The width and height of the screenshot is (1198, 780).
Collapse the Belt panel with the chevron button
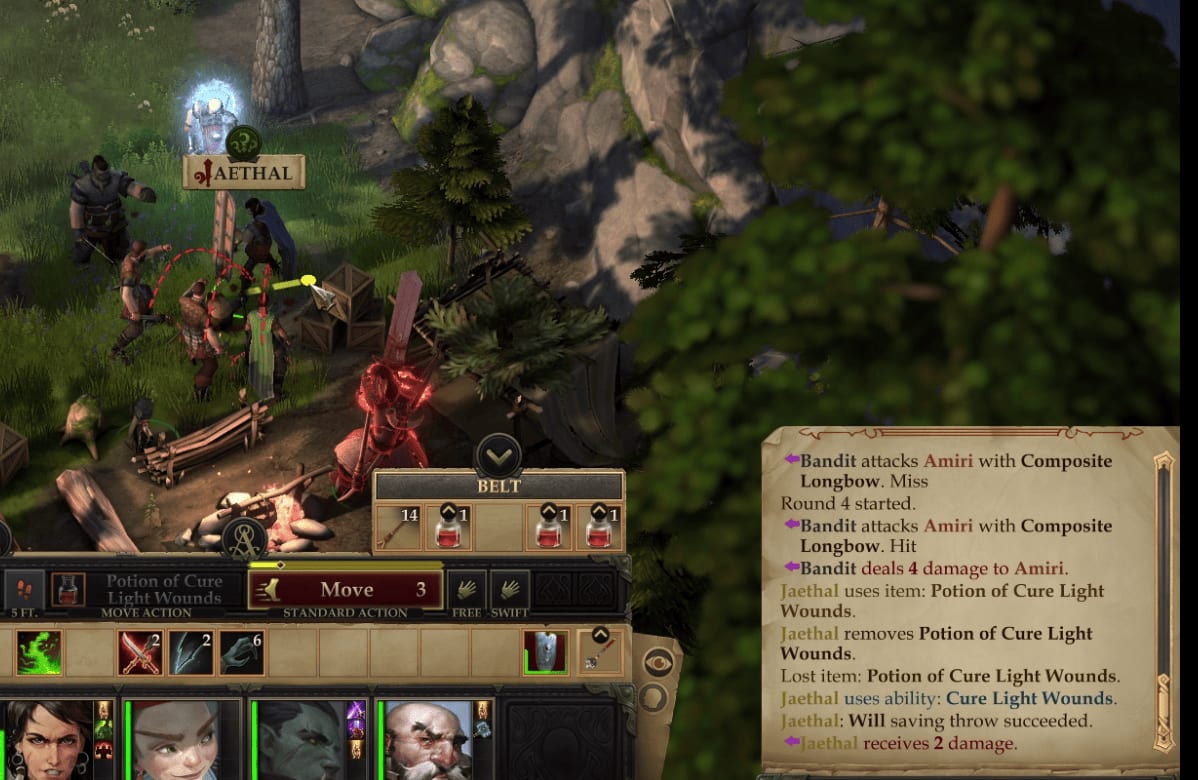[x=498, y=456]
